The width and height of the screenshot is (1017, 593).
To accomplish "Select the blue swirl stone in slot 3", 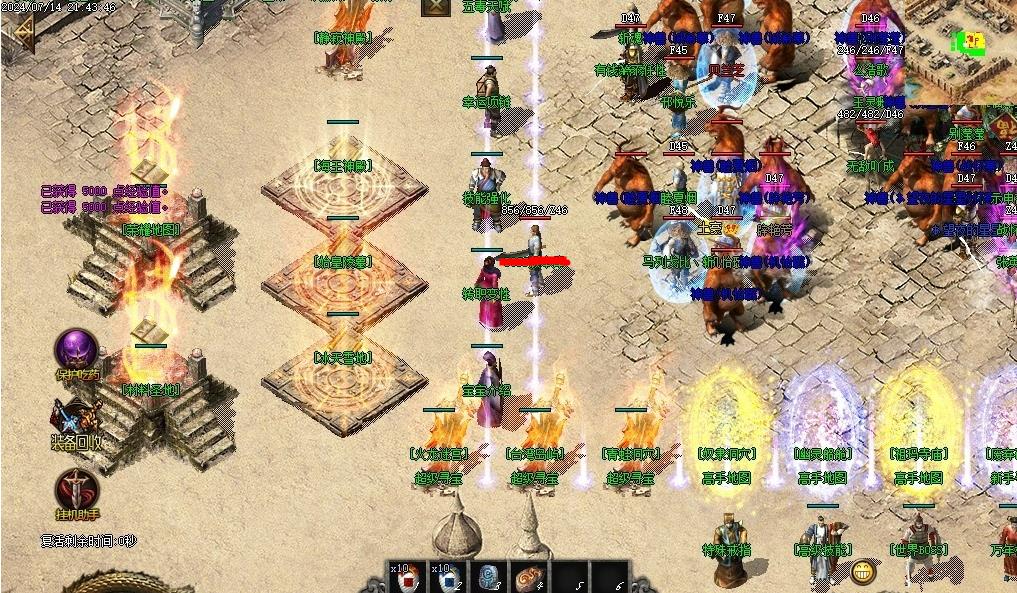I will pyautogui.click(x=490, y=578).
